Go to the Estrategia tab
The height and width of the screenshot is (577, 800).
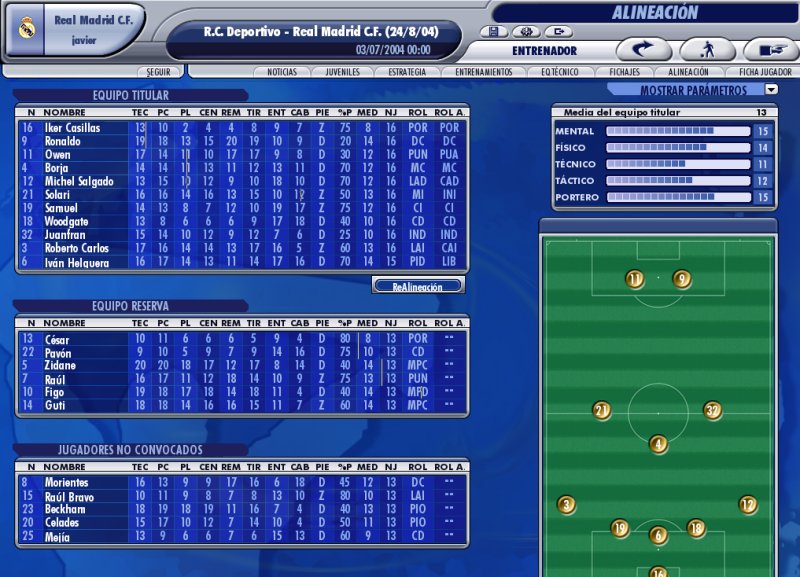408,72
